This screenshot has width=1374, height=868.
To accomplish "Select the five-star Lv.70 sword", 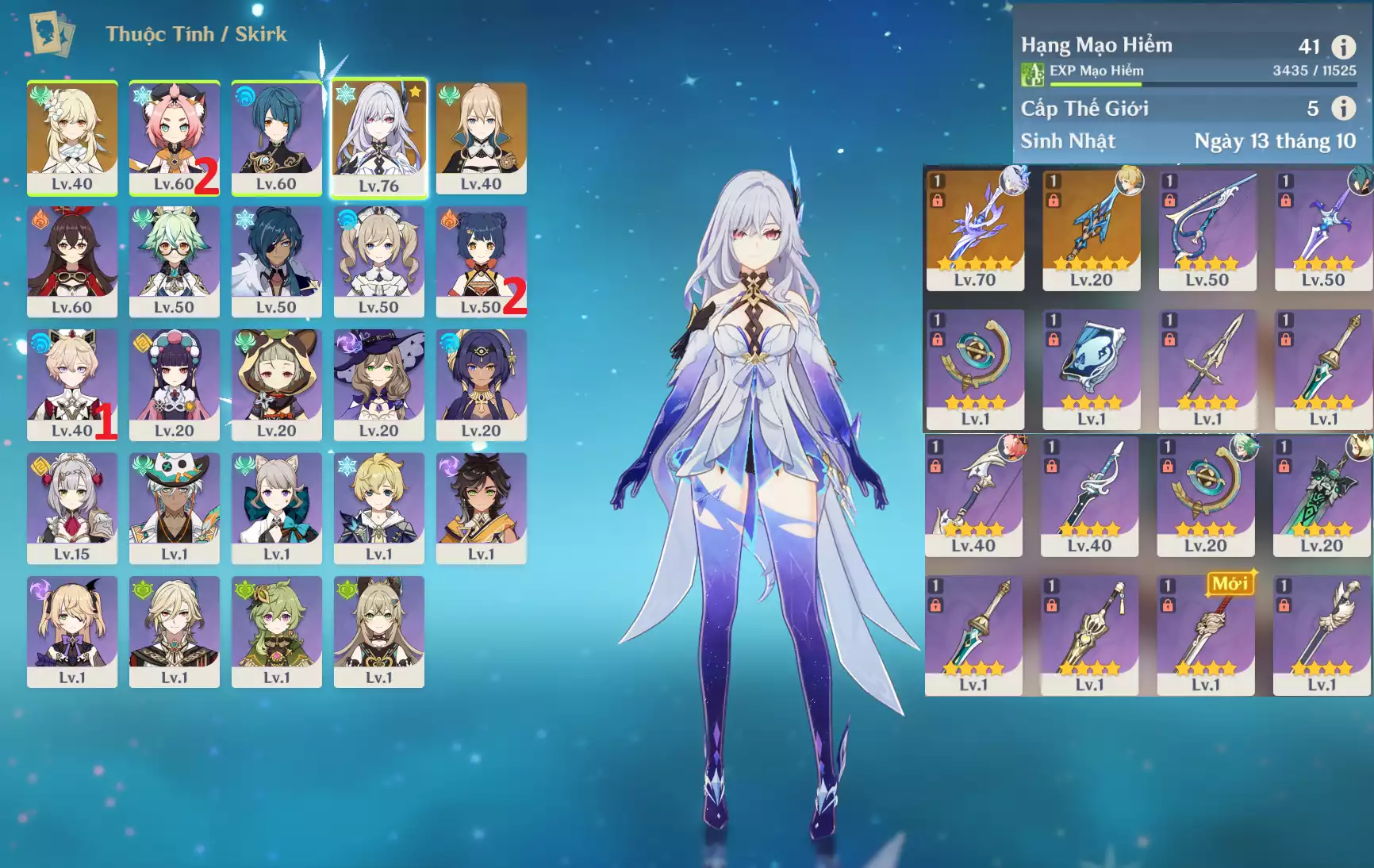I will click(x=975, y=229).
